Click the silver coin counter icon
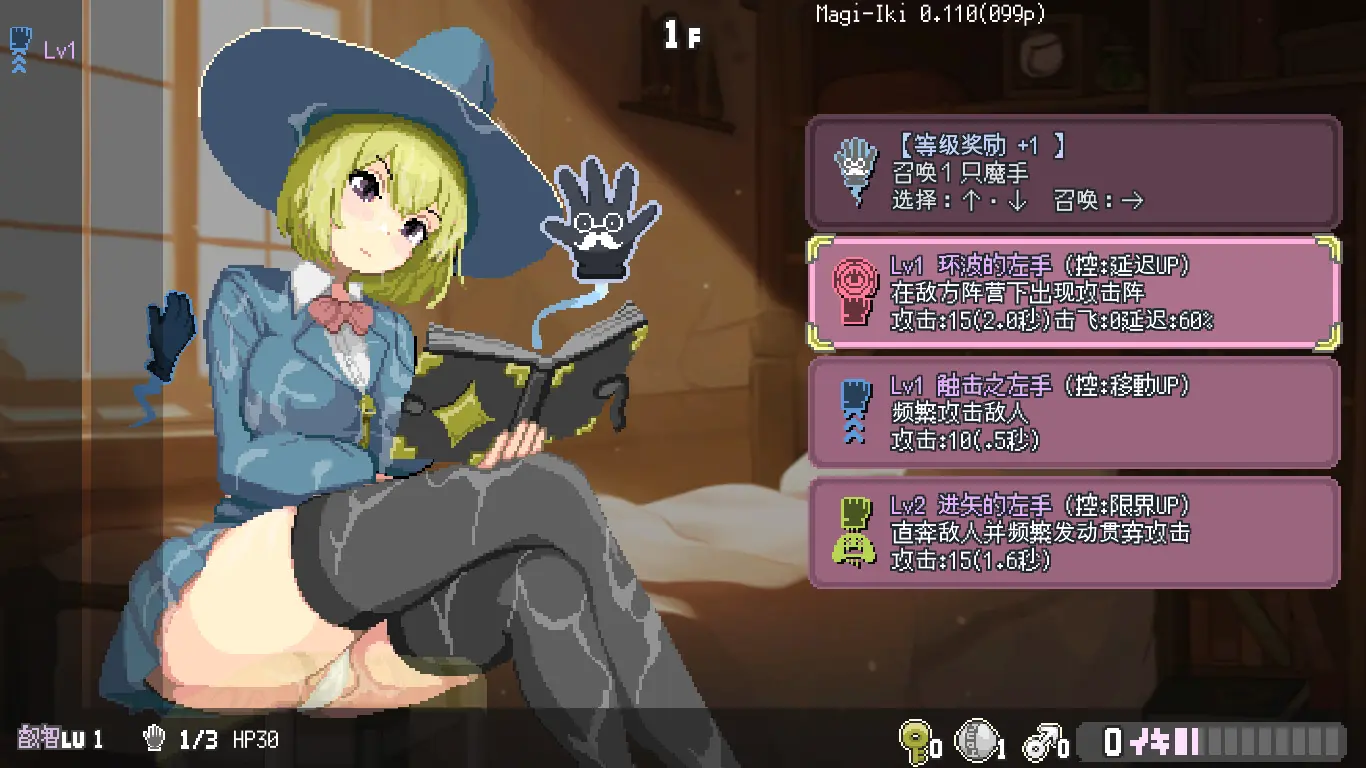The width and height of the screenshot is (1366, 768). 977,740
